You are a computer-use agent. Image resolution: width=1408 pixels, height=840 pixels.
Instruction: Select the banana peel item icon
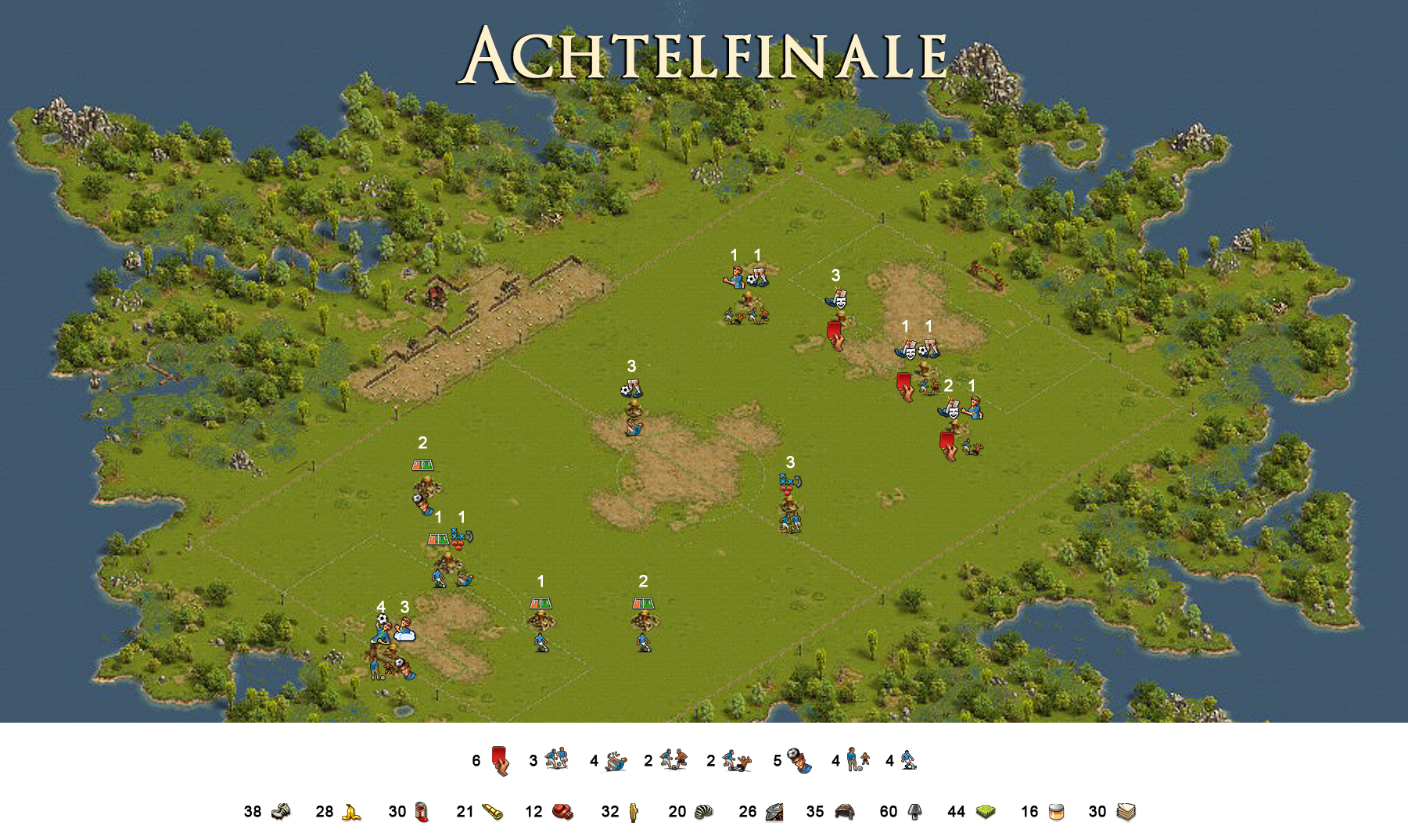point(351,813)
